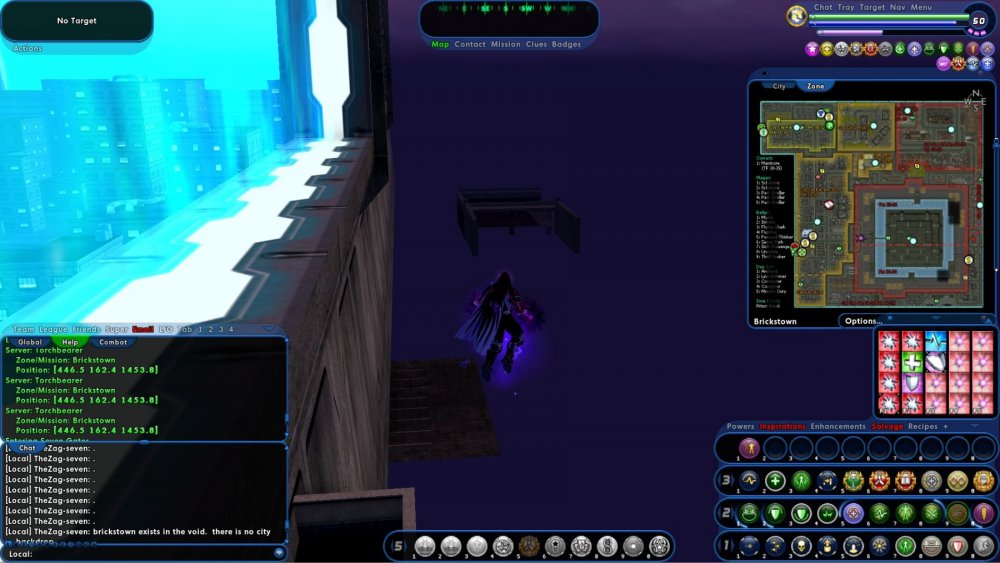Open the Mission tab under the compass
The image size is (1000, 563).
coord(505,45)
